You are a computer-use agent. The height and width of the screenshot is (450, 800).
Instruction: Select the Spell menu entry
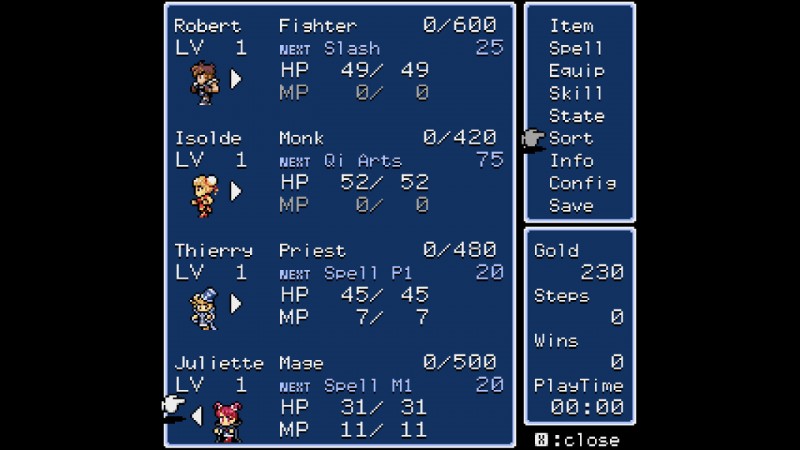point(576,48)
